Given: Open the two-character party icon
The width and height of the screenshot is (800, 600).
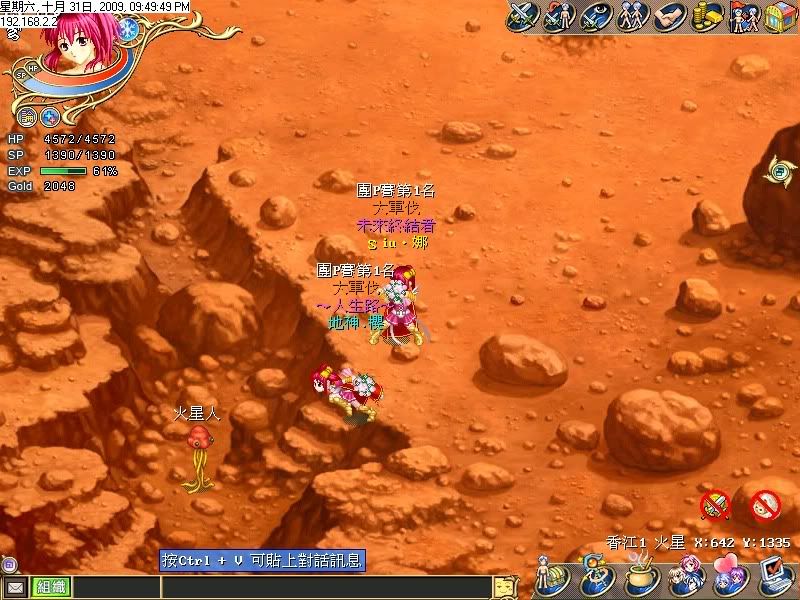Looking at the screenshot, I should 631,17.
